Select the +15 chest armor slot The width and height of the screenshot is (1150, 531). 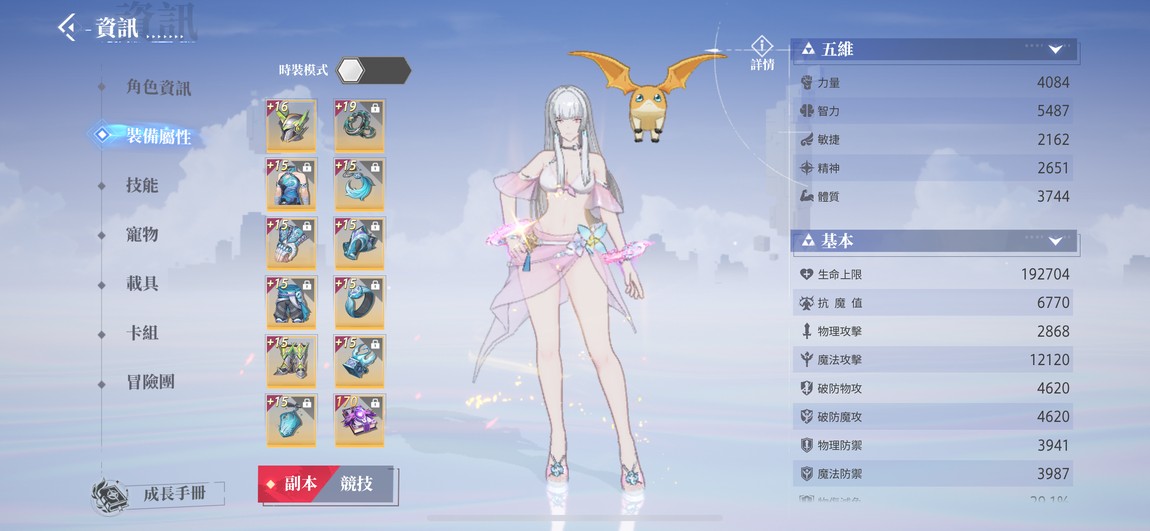tap(291, 184)
